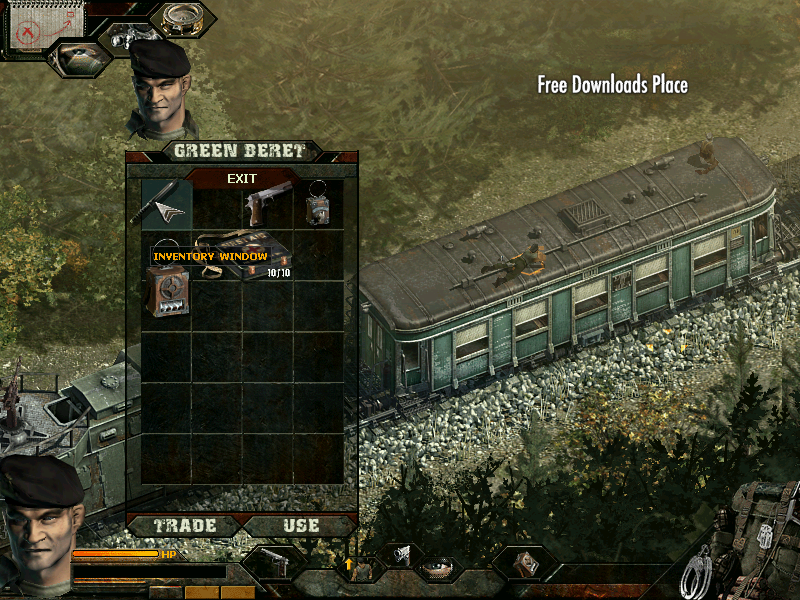Close the inventory with the EXIT button
This screenshot has height=600, width=800.
(x=242, y=179)
